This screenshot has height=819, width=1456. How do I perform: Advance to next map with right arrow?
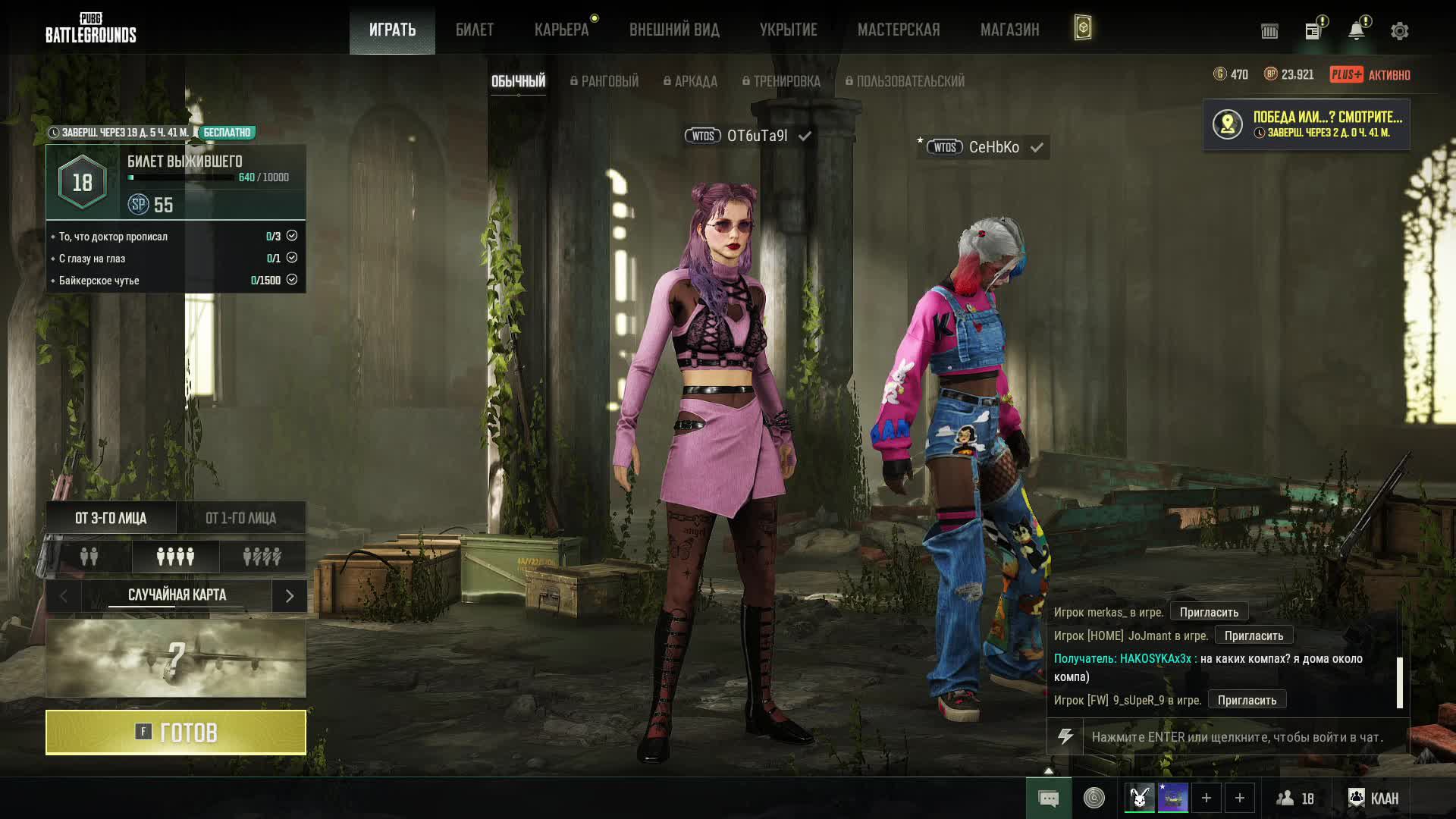tap(290, 596)
